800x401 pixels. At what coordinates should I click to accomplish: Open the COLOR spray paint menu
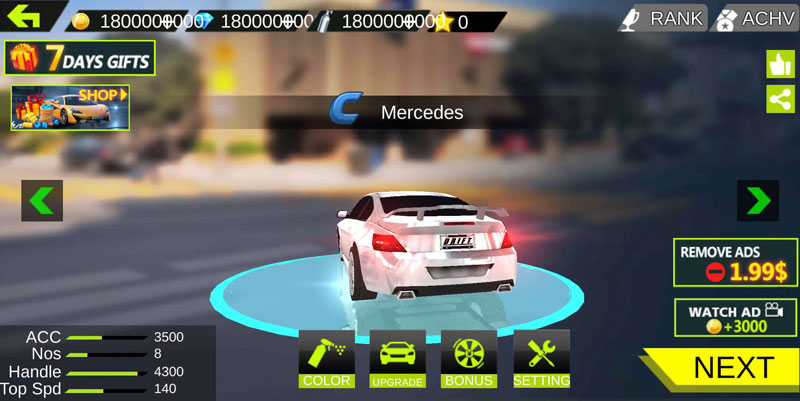tap(327, 359)
